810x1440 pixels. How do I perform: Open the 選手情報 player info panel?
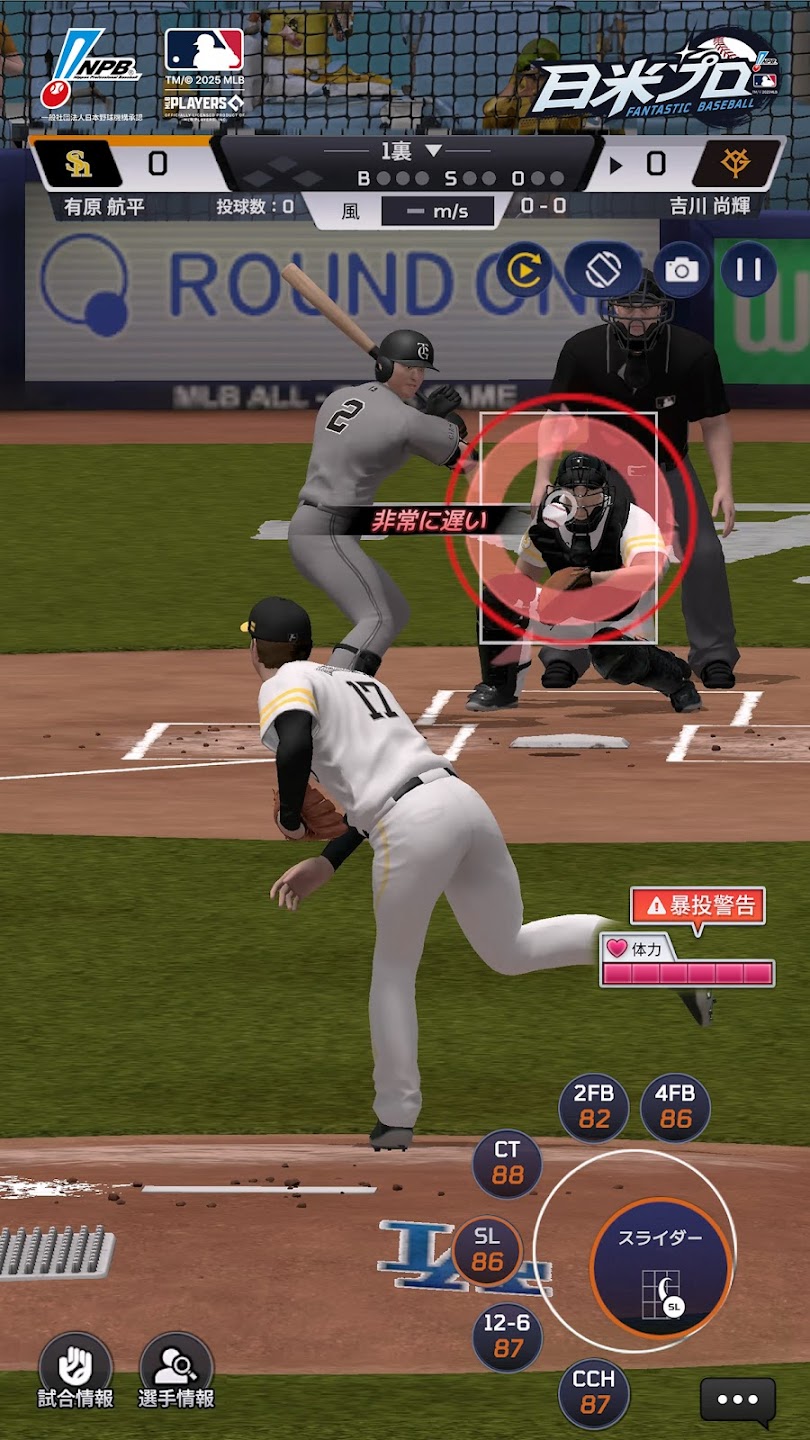(x=176, y=1371)
